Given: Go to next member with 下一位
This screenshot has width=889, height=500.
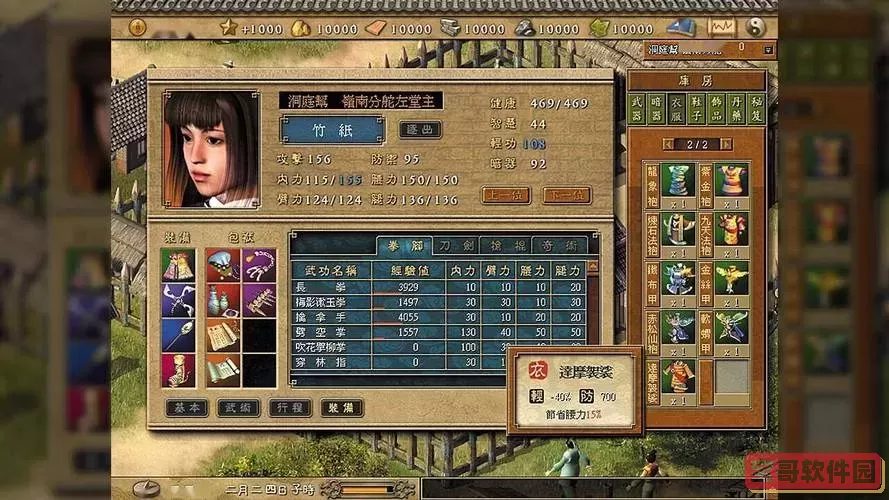Looking at the screenshot, I should point(566,195).
